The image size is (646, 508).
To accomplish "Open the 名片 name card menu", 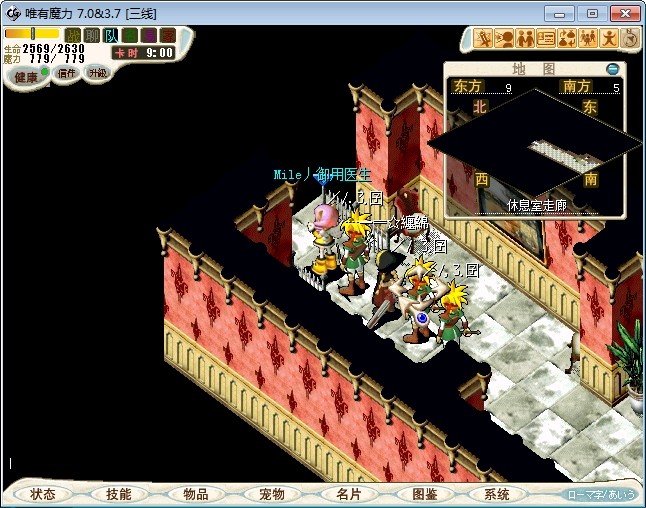I will 347,494.
